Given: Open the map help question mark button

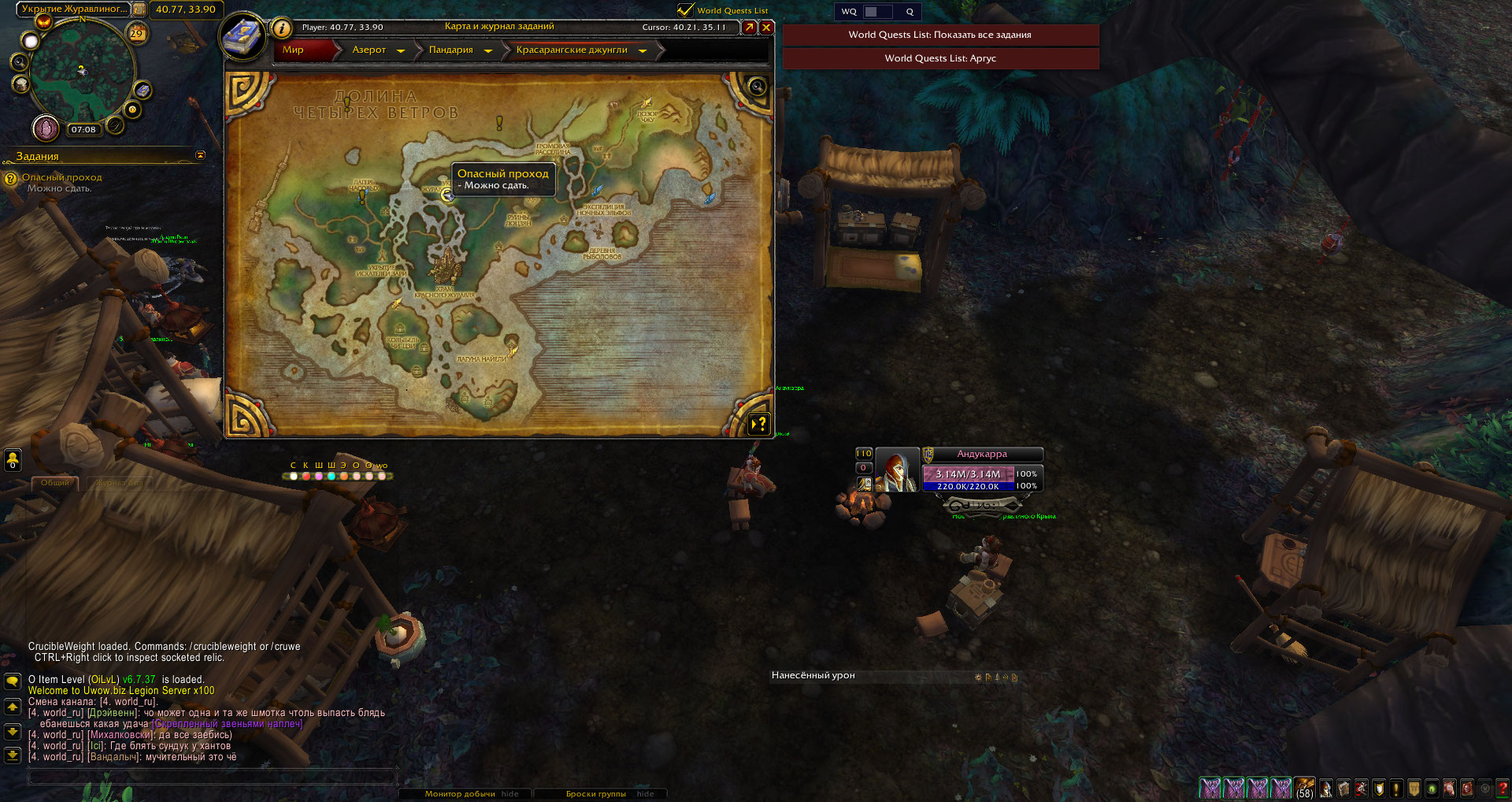Looking at the screenshot, I should pos(758,424).
